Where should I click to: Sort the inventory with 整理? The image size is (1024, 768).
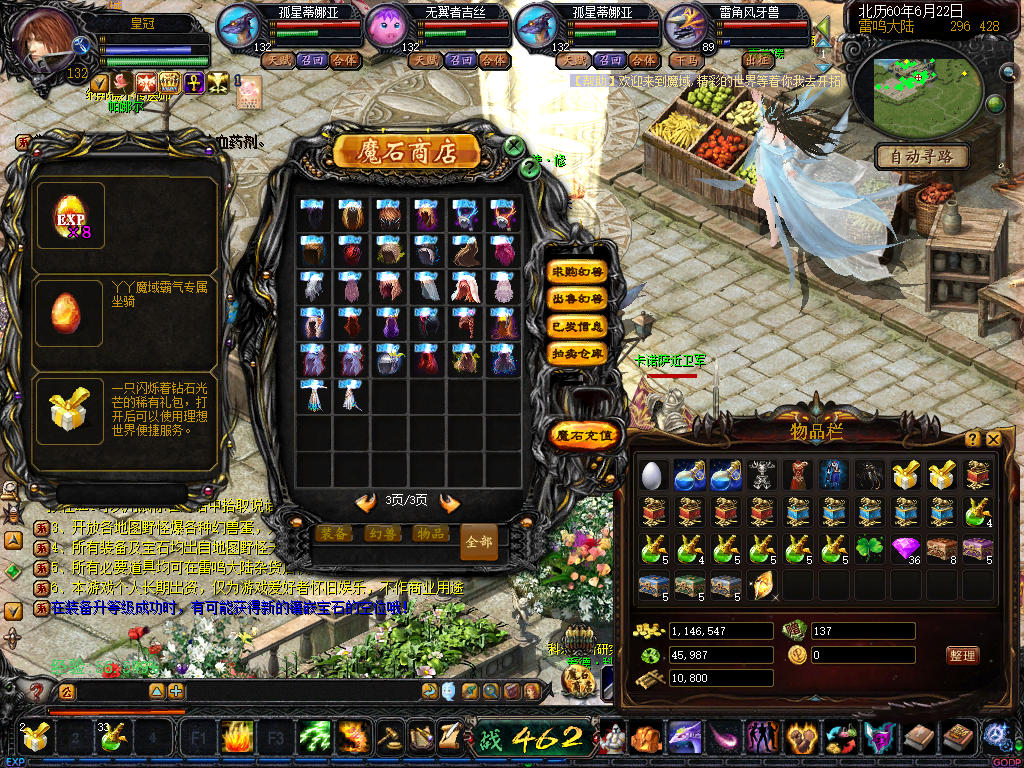click(962, 656)
